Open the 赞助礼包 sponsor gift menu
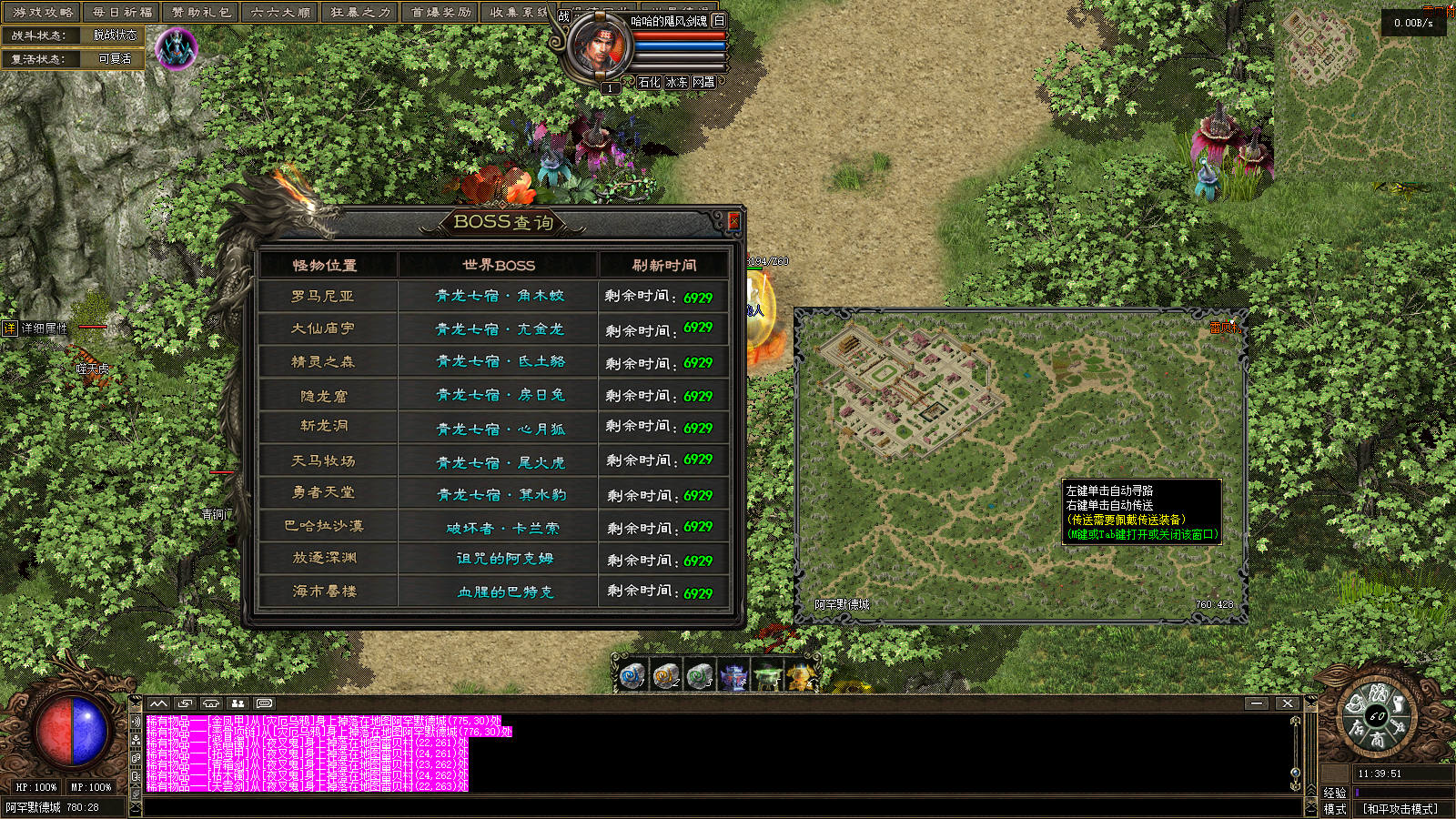This screenshot has height=819, width=1456. (x=201, y=12)
